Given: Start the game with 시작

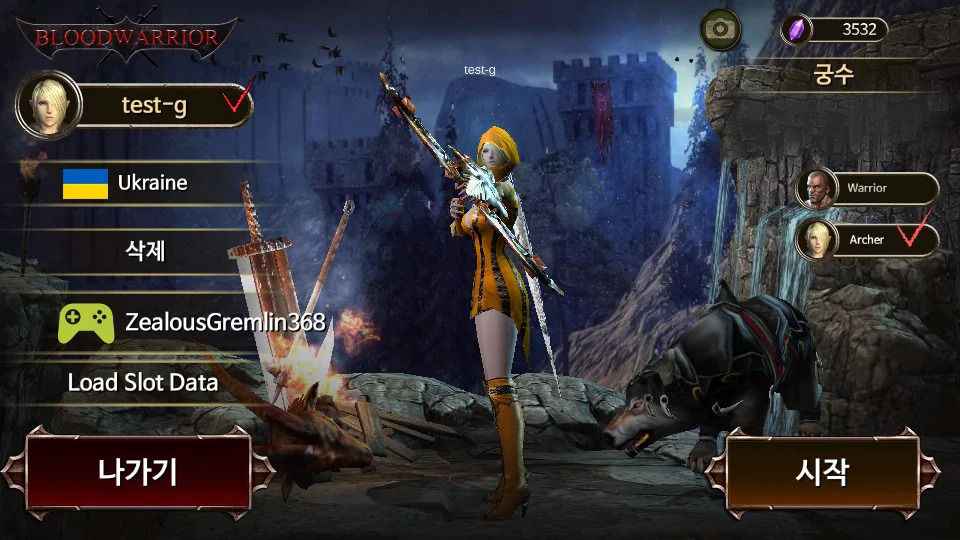Looking at the screenshot, I should [822, 471].
